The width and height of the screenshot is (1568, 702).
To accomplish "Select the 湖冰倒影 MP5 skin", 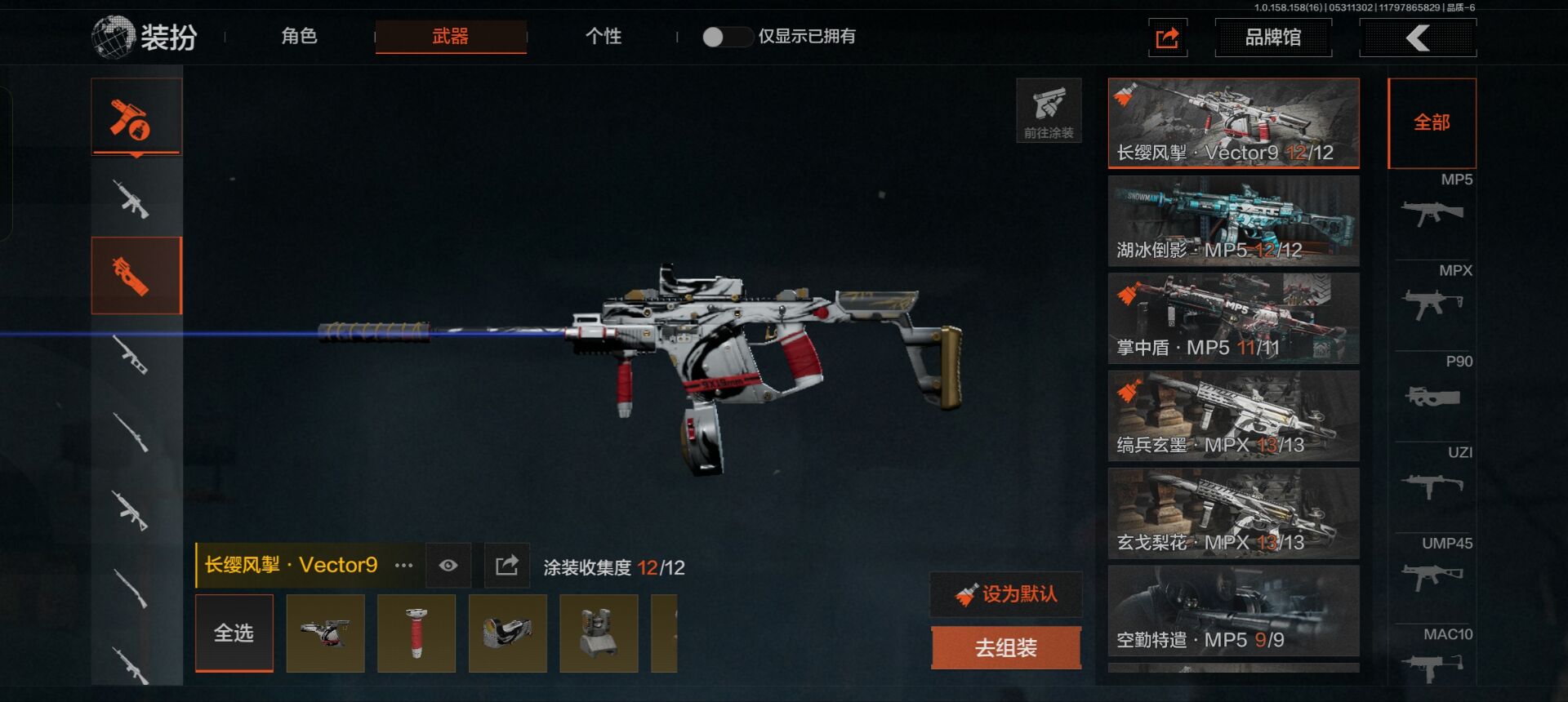I will tap(1233, 221).
